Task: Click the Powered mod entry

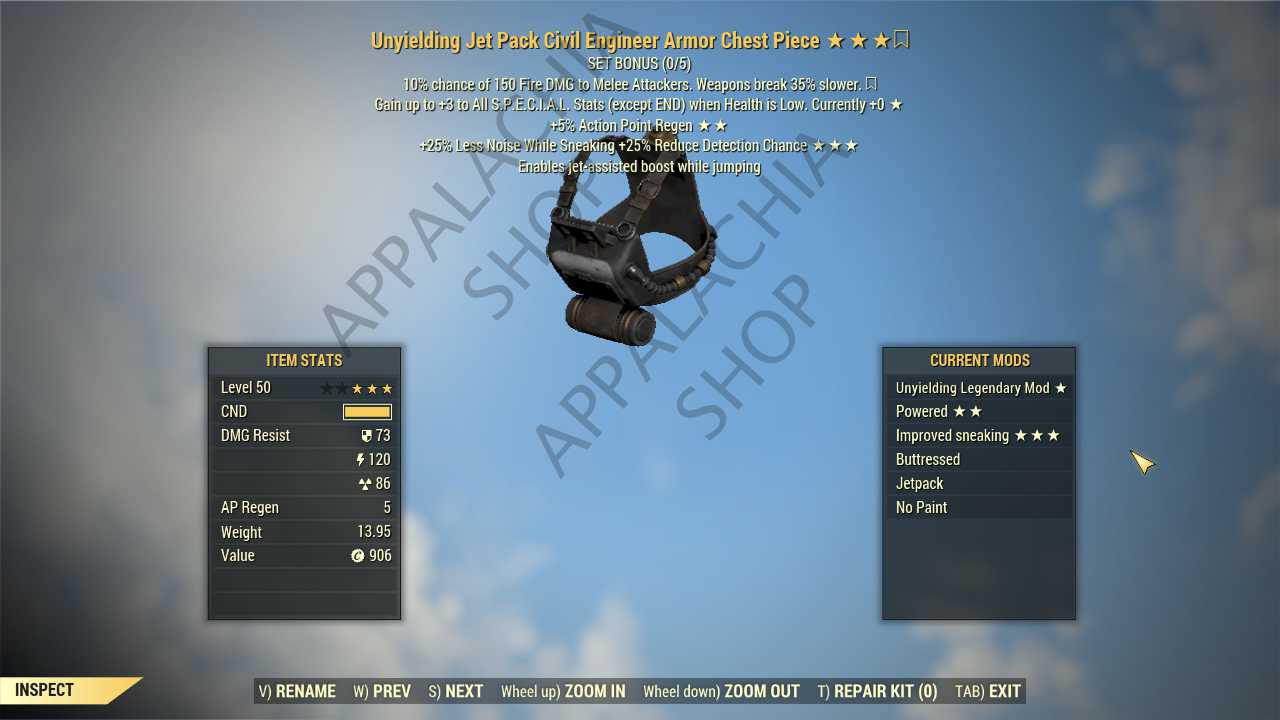Action: click(980, 412)
